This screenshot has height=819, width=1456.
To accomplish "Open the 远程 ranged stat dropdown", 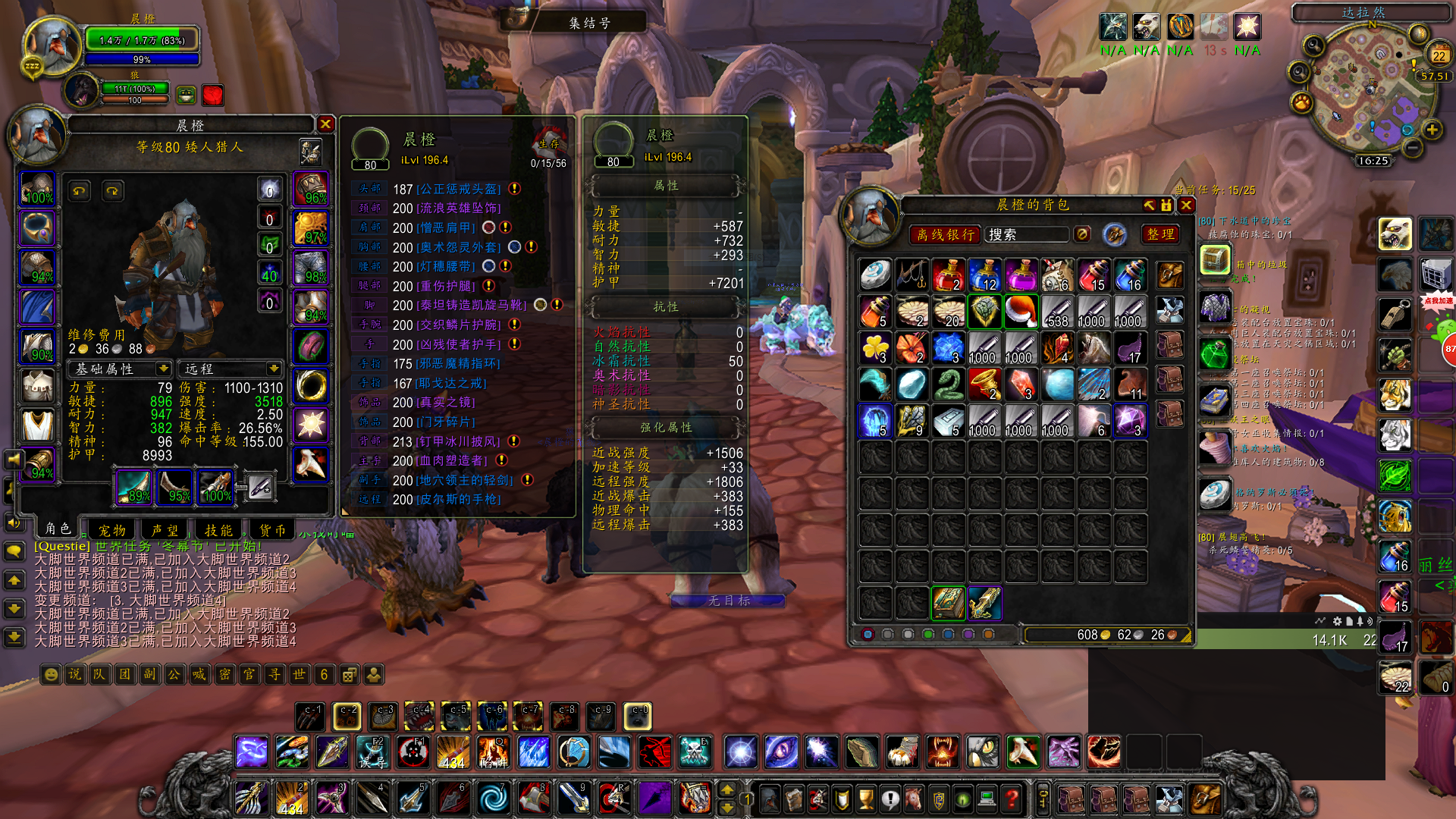I will click(x=231, y=369).
